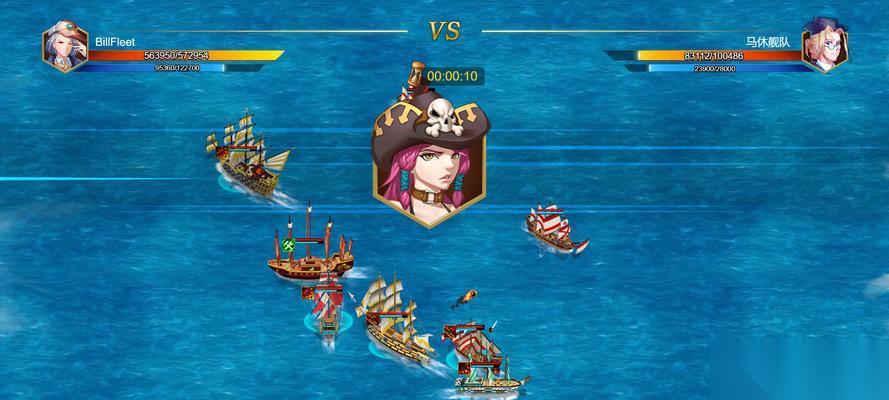Click the pink-haired pirate captain emblem
The height and width of the screenshot is (400, 889).
coord(428,155)
